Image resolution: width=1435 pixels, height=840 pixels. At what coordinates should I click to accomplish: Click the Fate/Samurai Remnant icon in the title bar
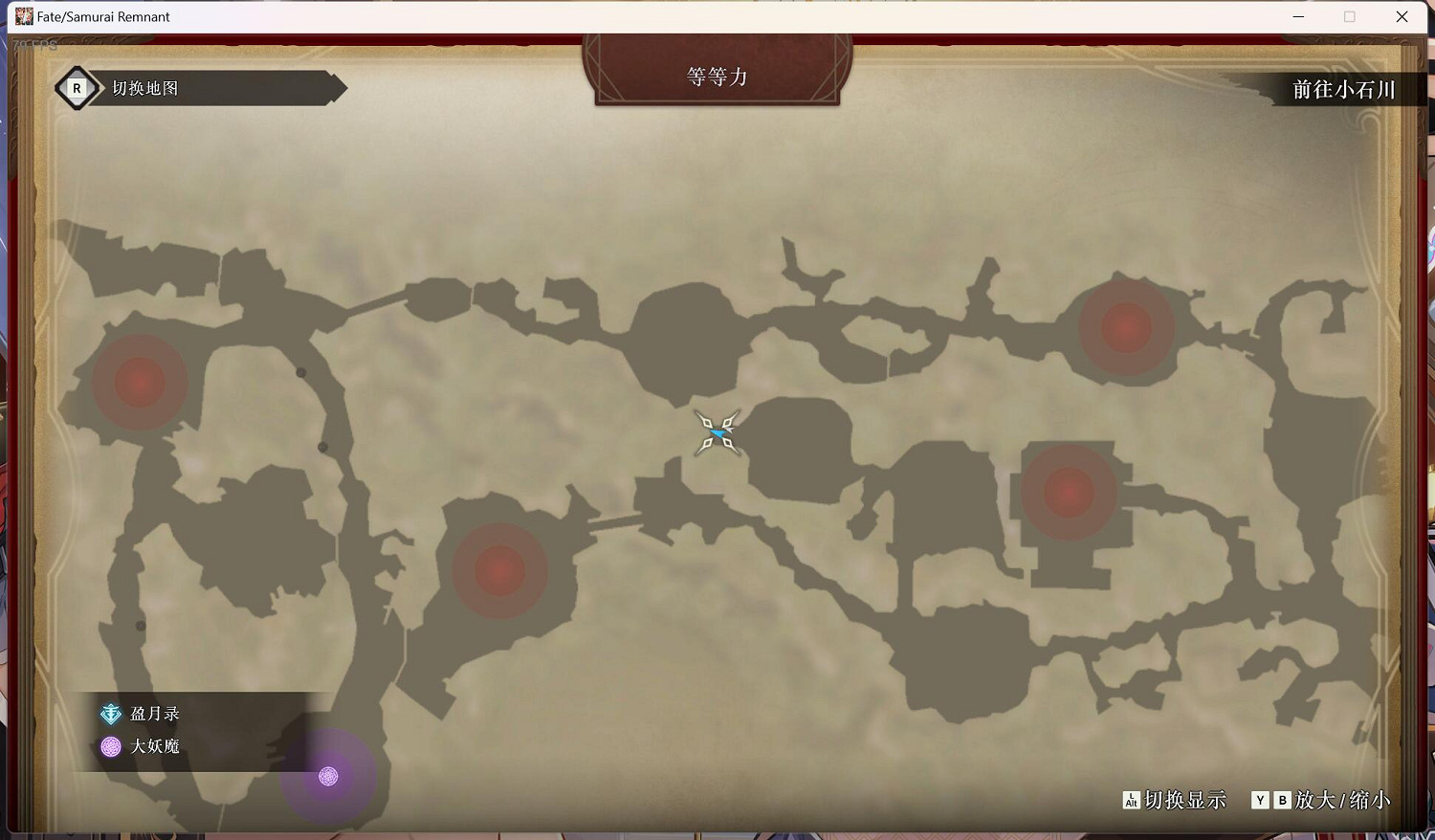point(25,16)
